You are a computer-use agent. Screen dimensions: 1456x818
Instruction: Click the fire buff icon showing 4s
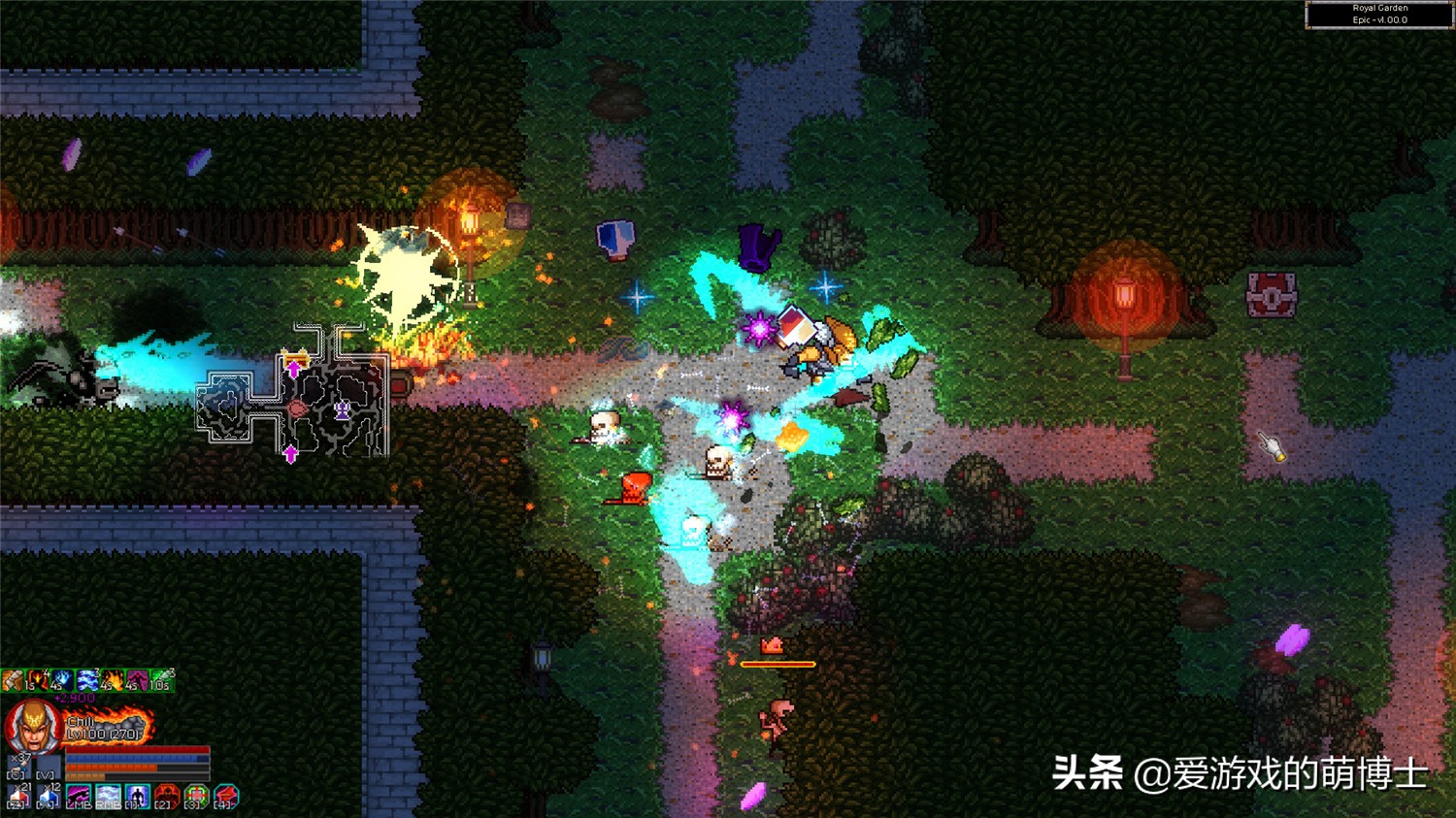[x=113, y=680]
